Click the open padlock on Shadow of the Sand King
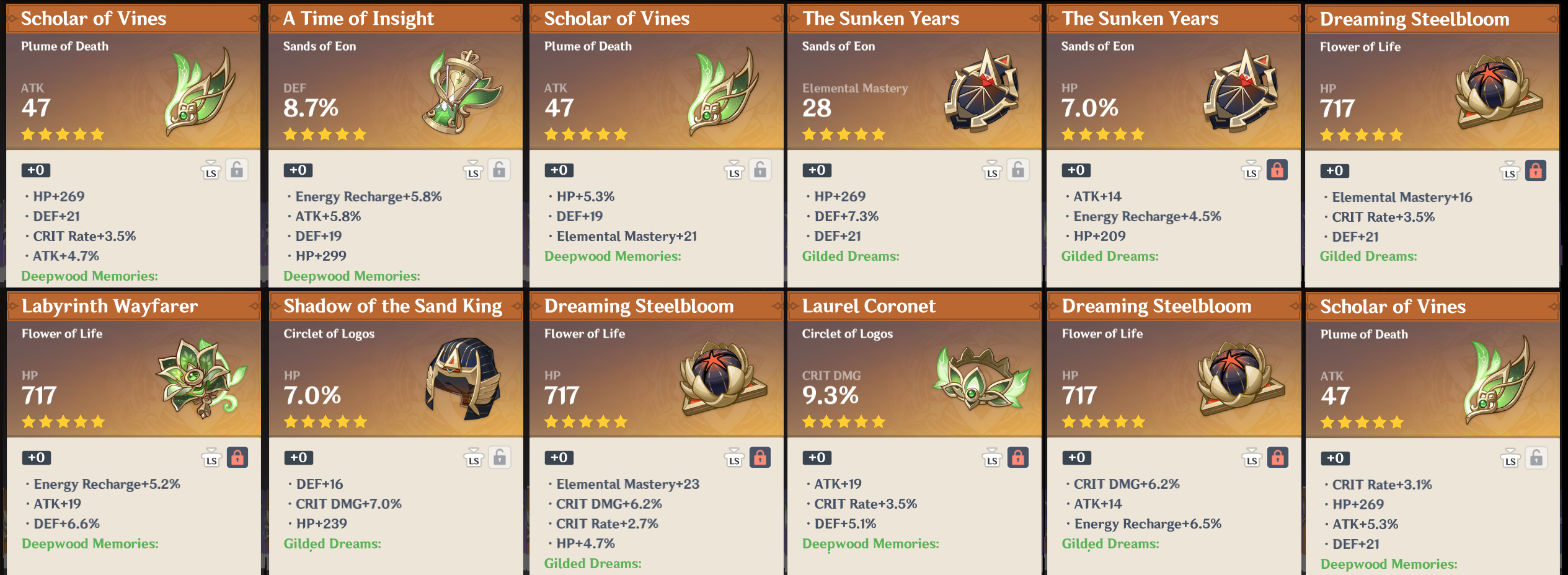This screenshot has height=575, width=1568. point(499,458)
